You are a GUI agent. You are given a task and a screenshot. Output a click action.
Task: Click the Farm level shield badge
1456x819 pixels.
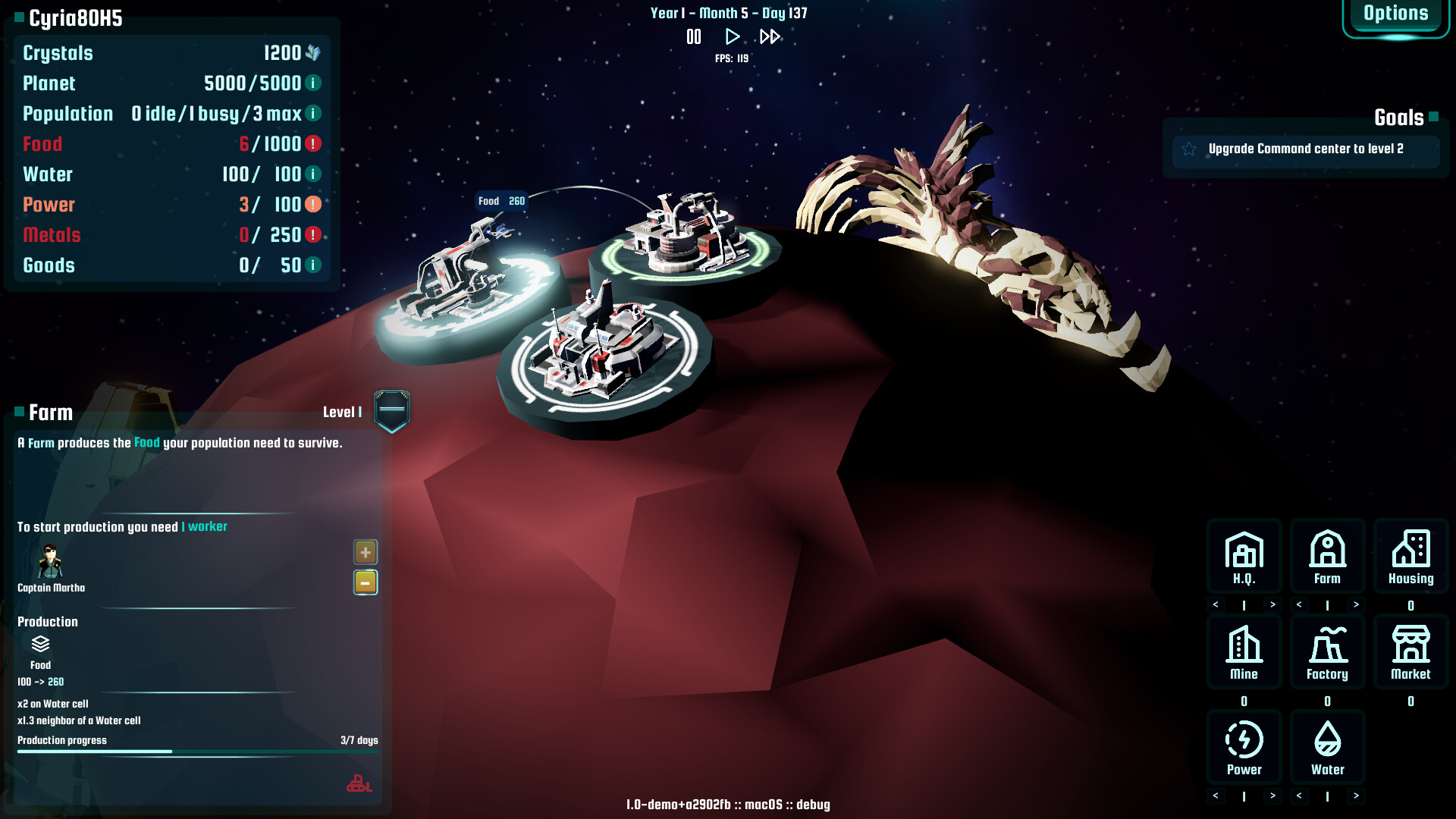(x=392, y=410)
